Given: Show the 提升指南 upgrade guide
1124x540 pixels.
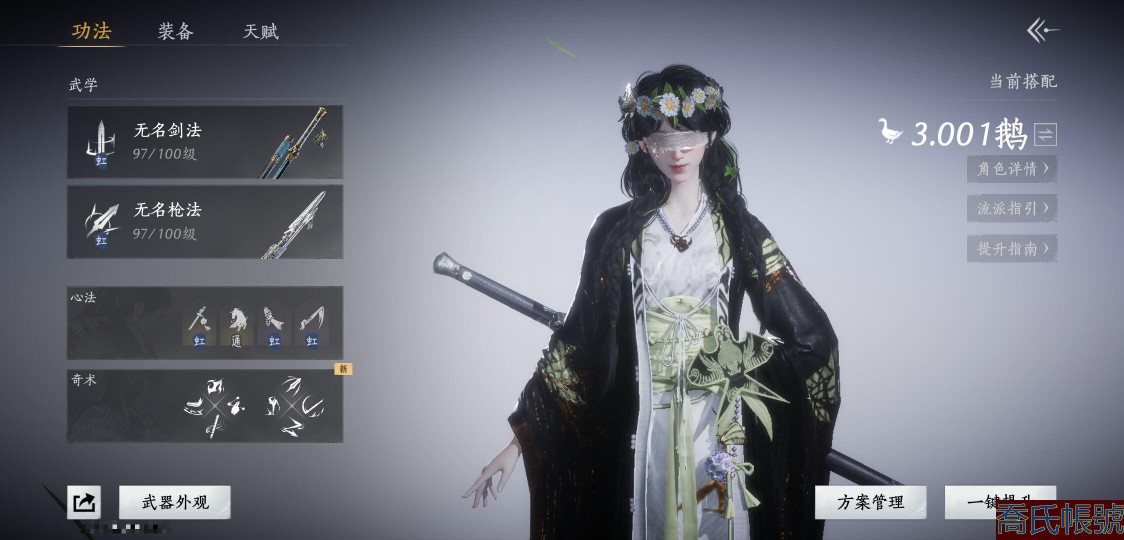Looking at the screenshot, I should pos(1012,248).
